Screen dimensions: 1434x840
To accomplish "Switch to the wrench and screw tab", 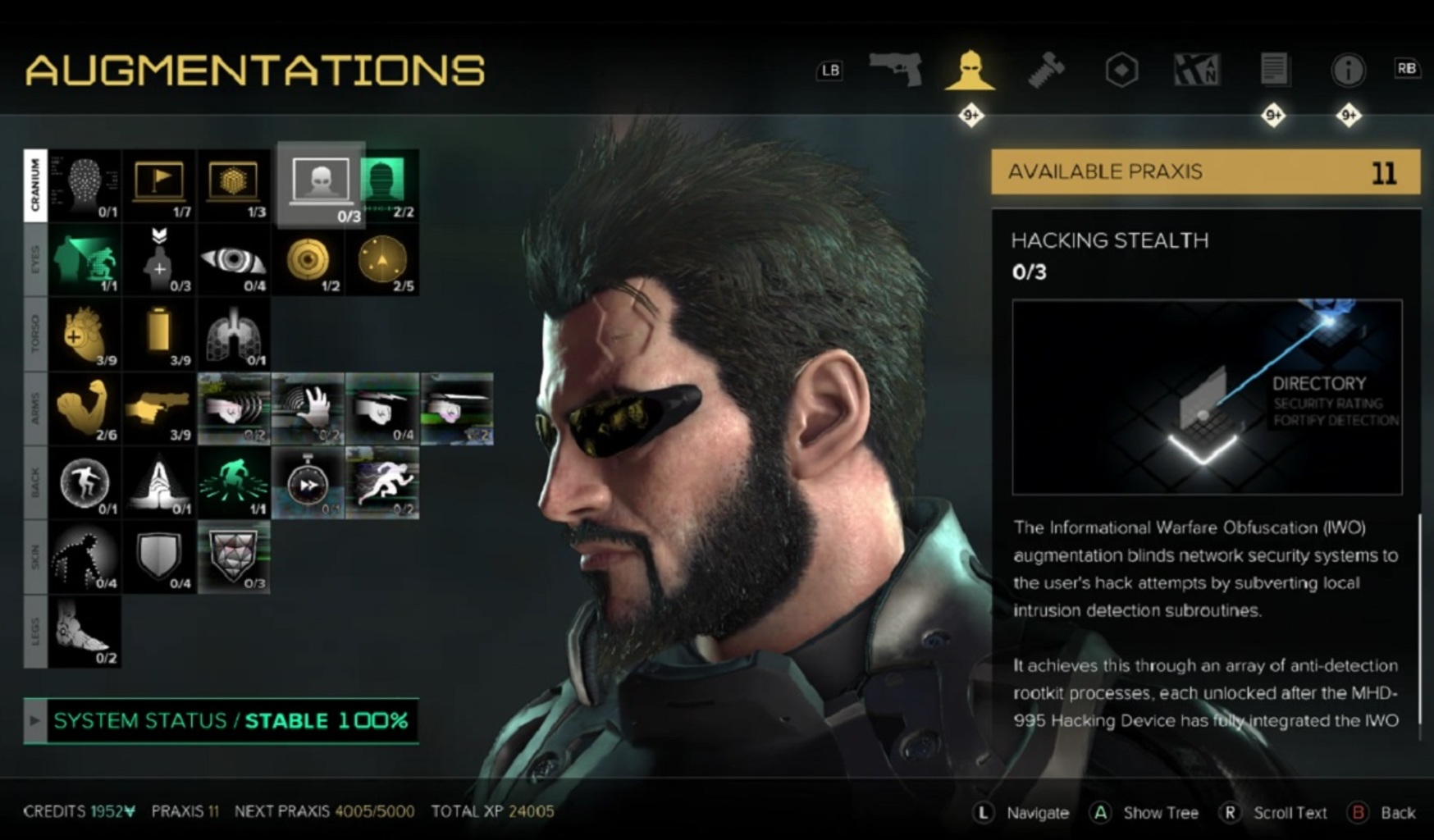I will pos(1046,70).
